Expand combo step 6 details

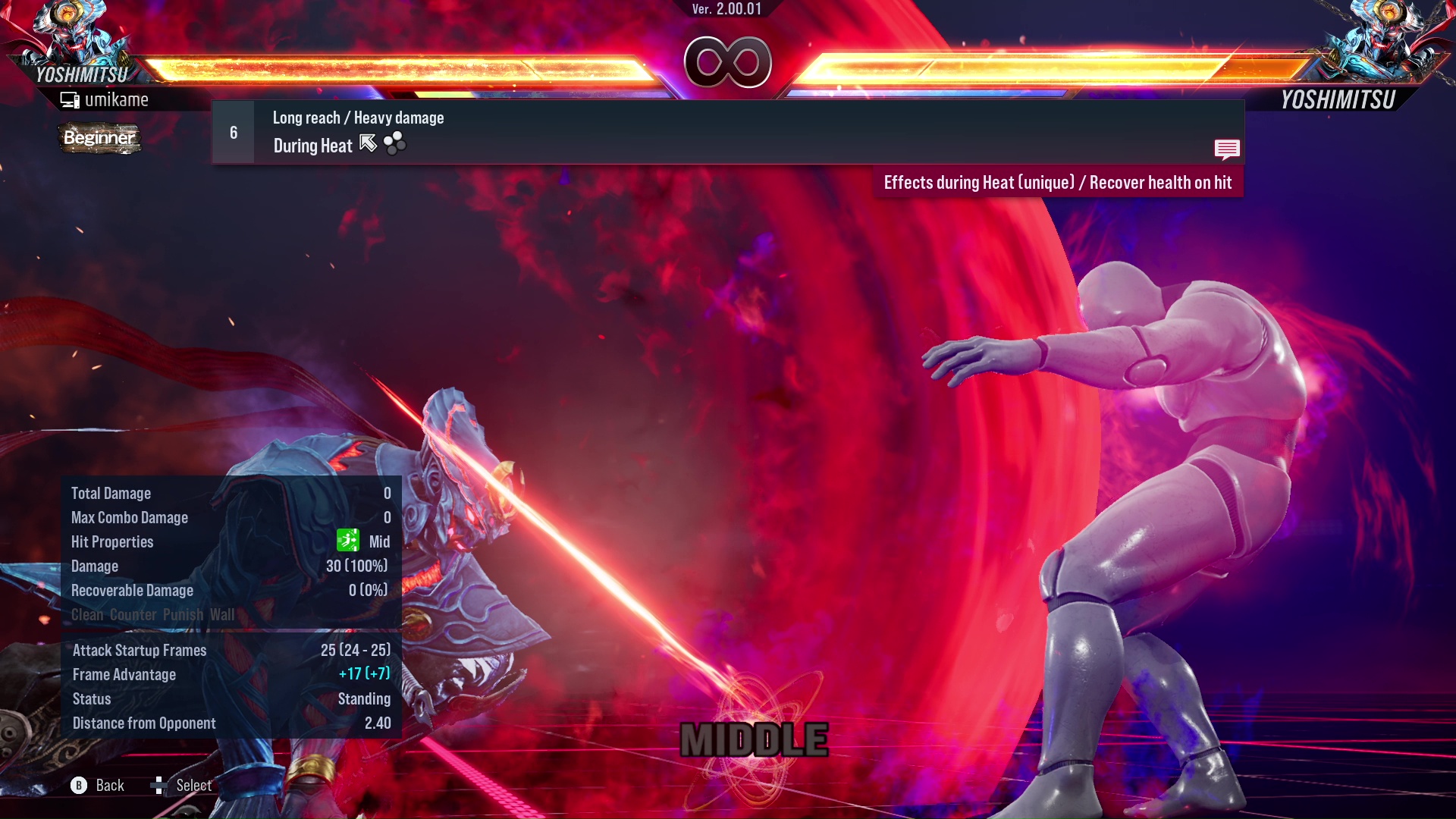tap(232, 132)
